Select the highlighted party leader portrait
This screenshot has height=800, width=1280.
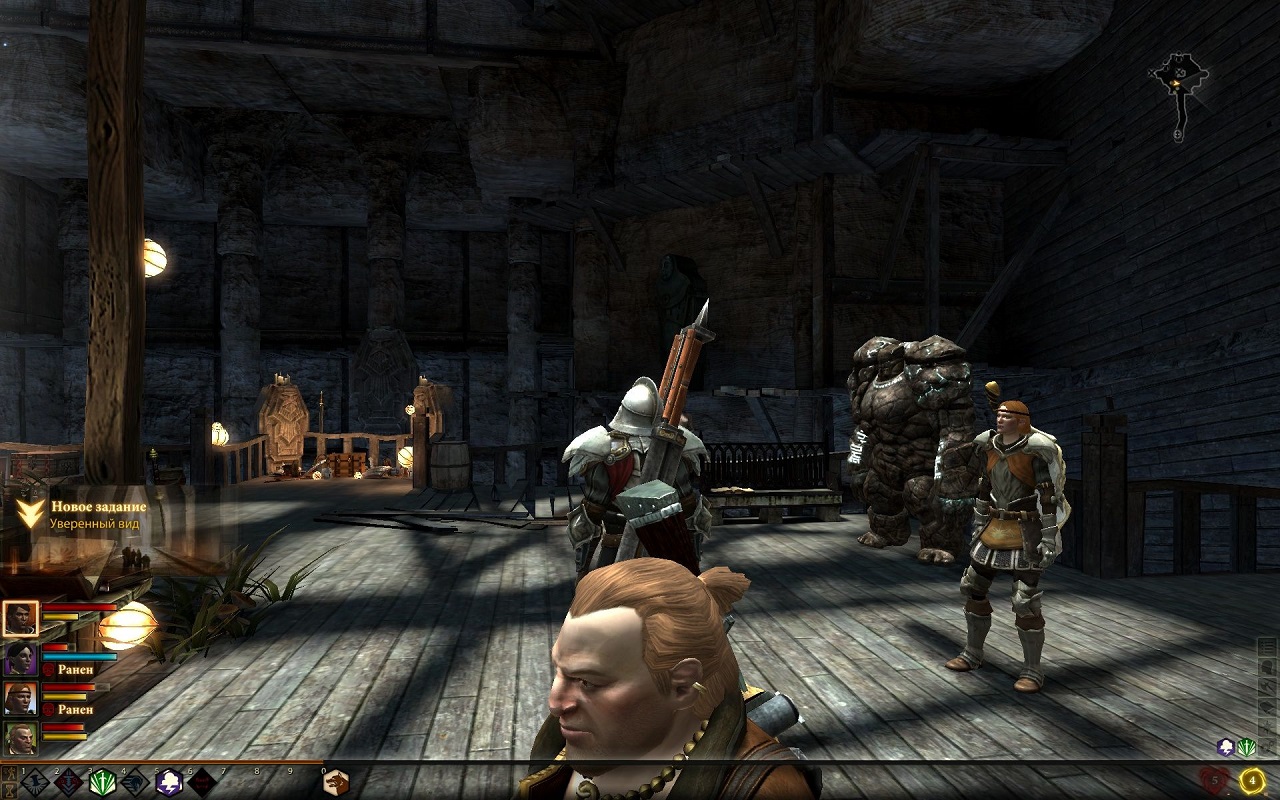20,619
